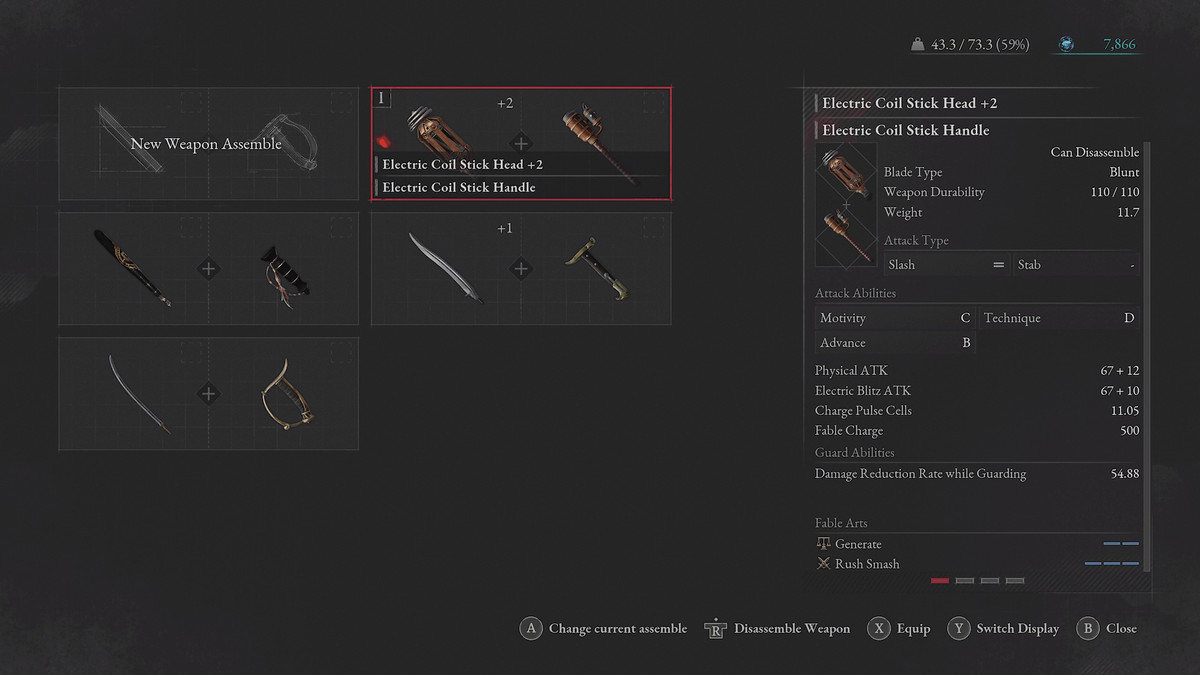Pick the thin saber with guard handle
This screenshot has width=1200, height=675.
pos(208,393)
